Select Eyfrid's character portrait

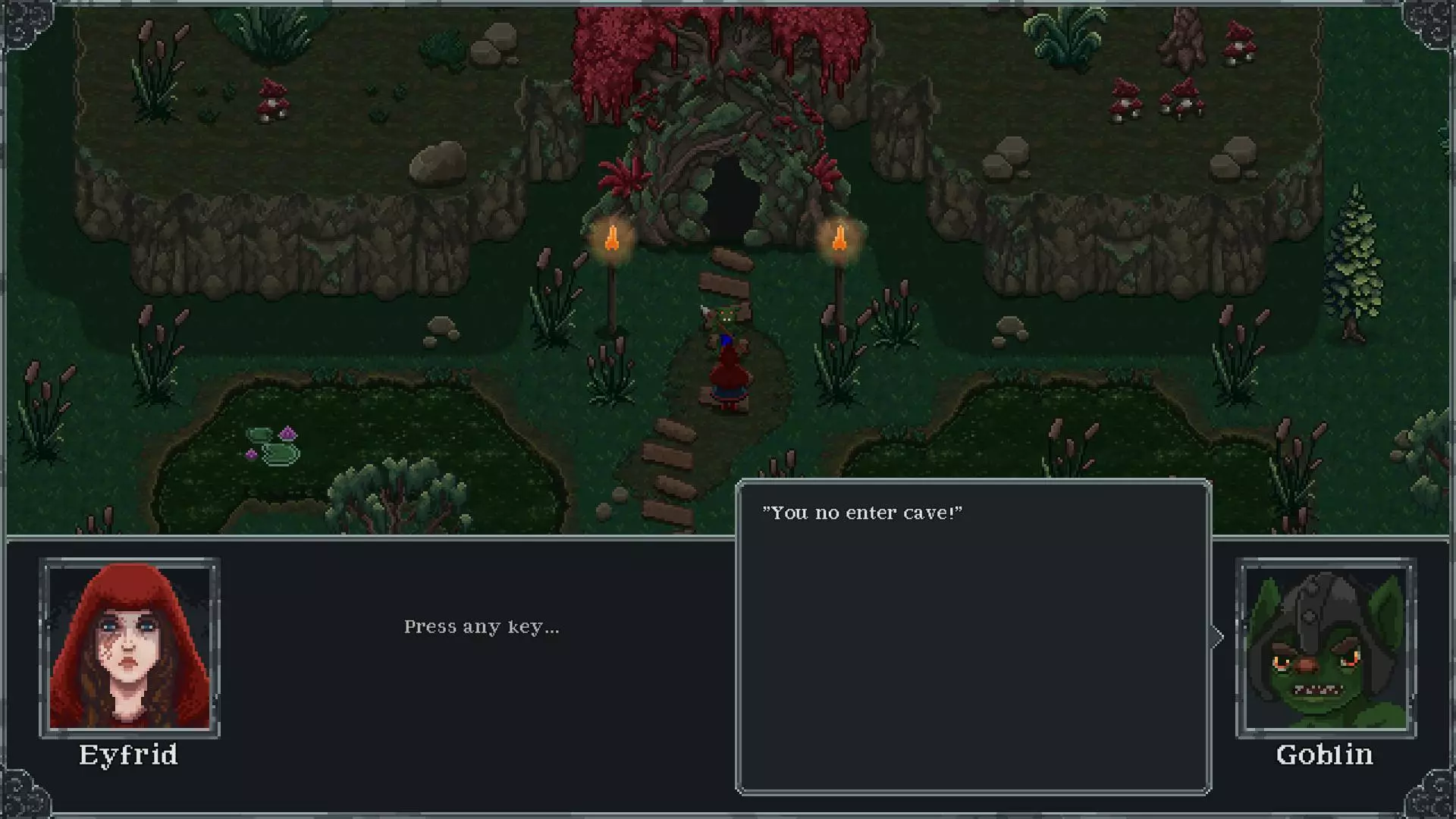pyautogui.click(x=130, y=648)
